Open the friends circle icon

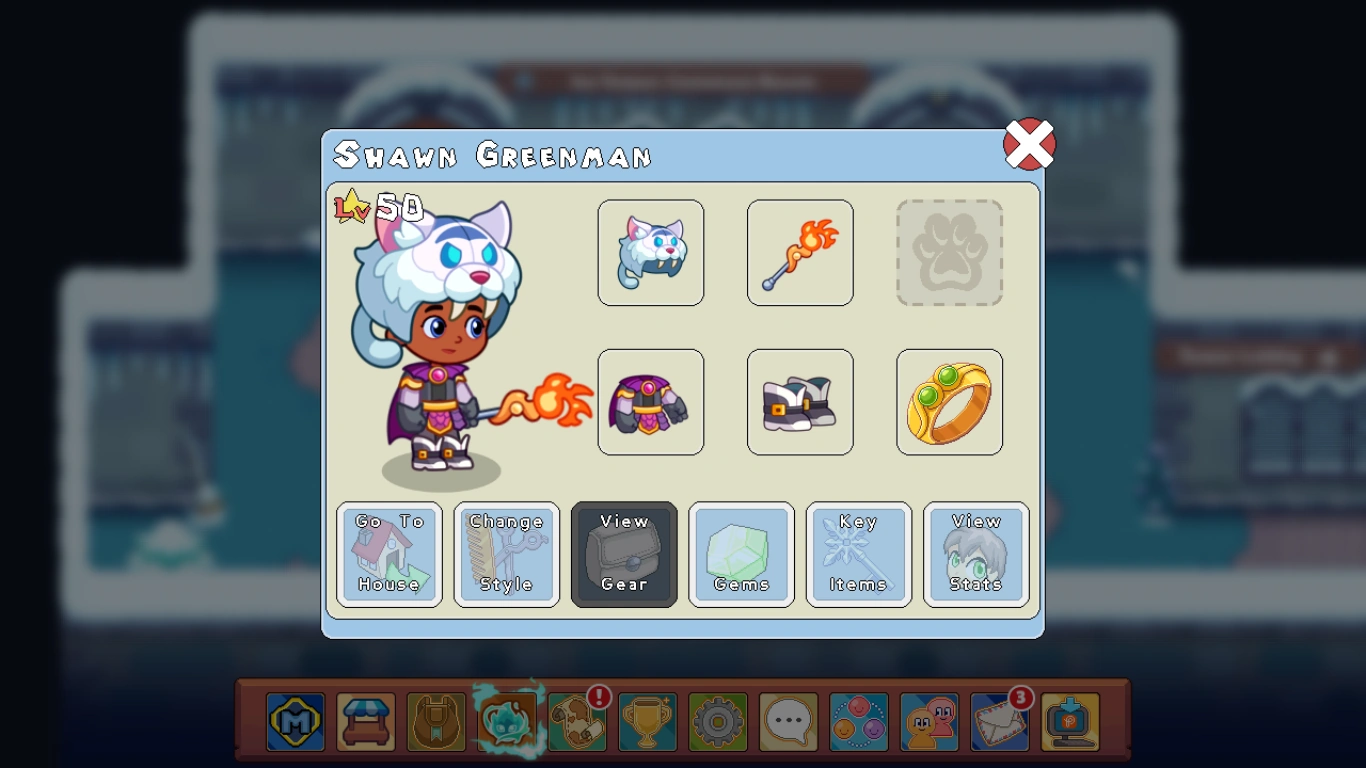coord(858,721)
